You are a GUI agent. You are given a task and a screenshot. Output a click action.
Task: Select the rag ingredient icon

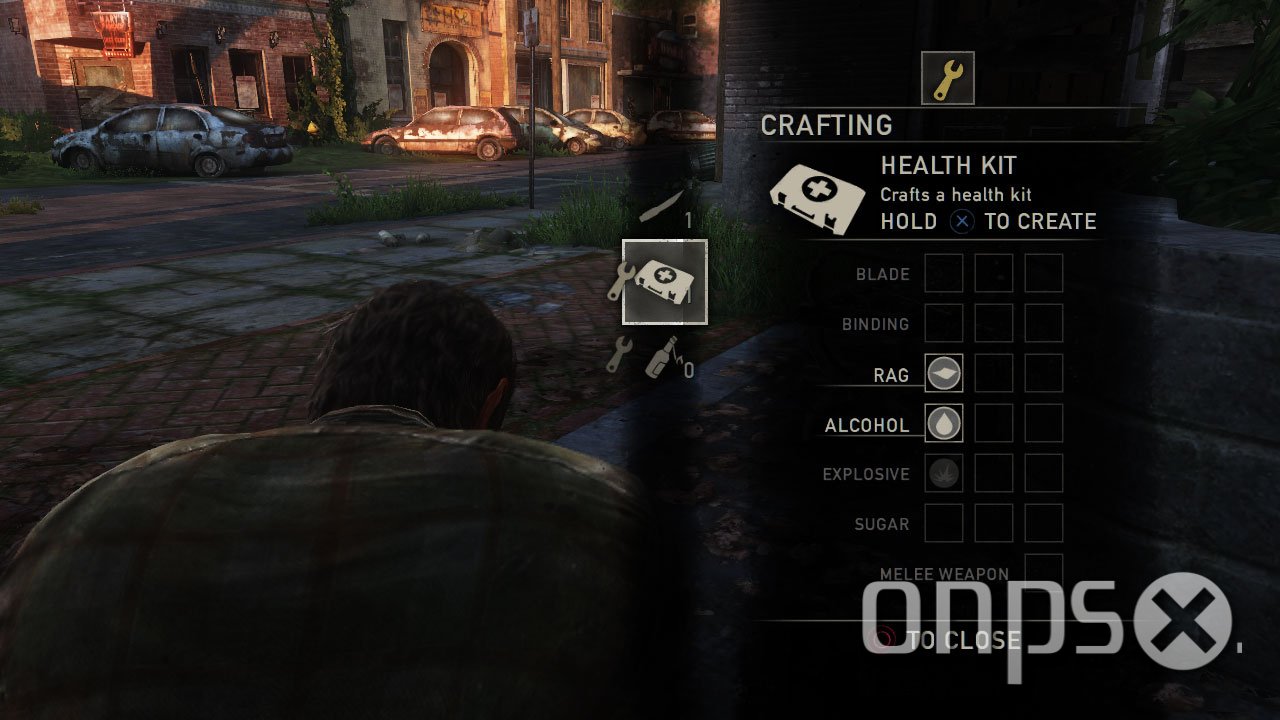(944, 373)
